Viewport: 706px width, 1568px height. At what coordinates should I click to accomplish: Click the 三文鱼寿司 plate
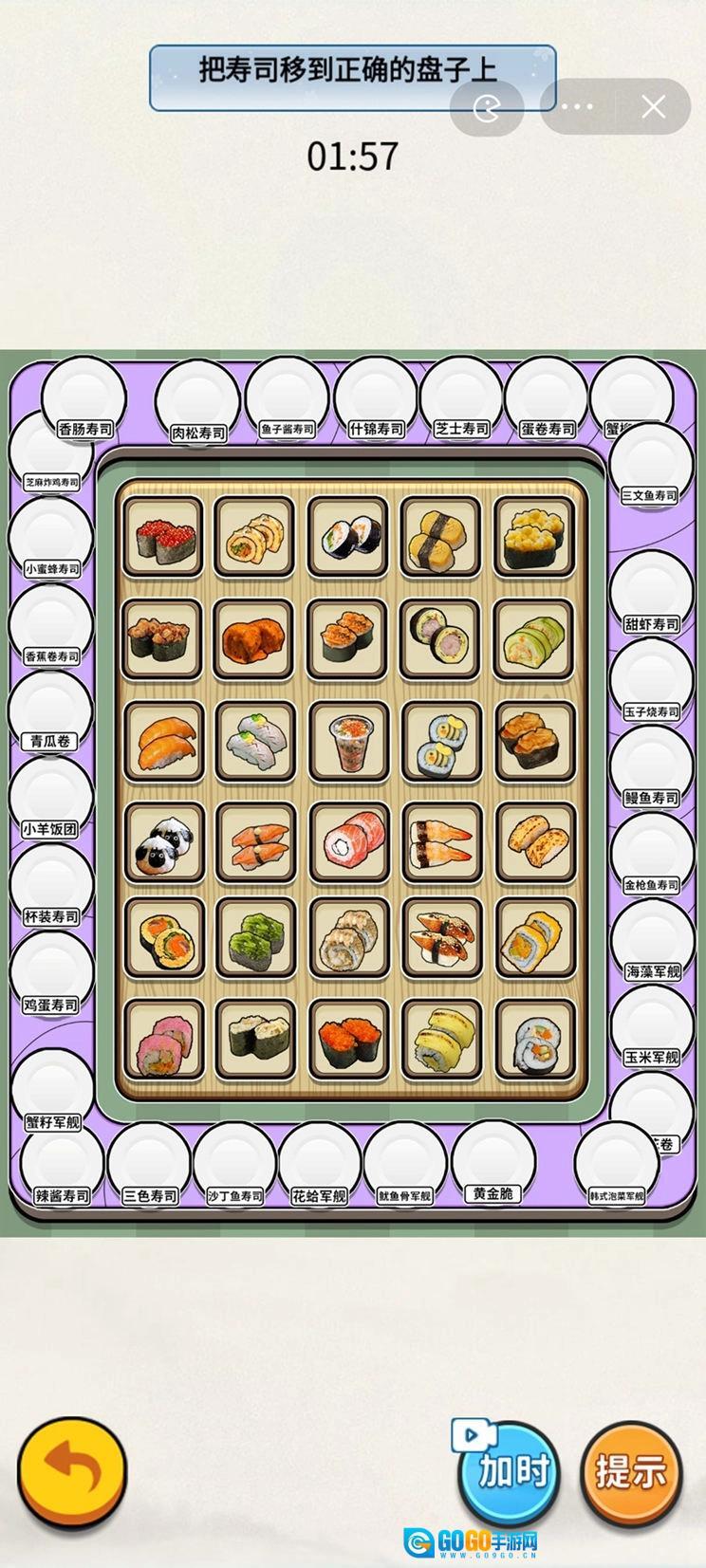click(650, 467)
